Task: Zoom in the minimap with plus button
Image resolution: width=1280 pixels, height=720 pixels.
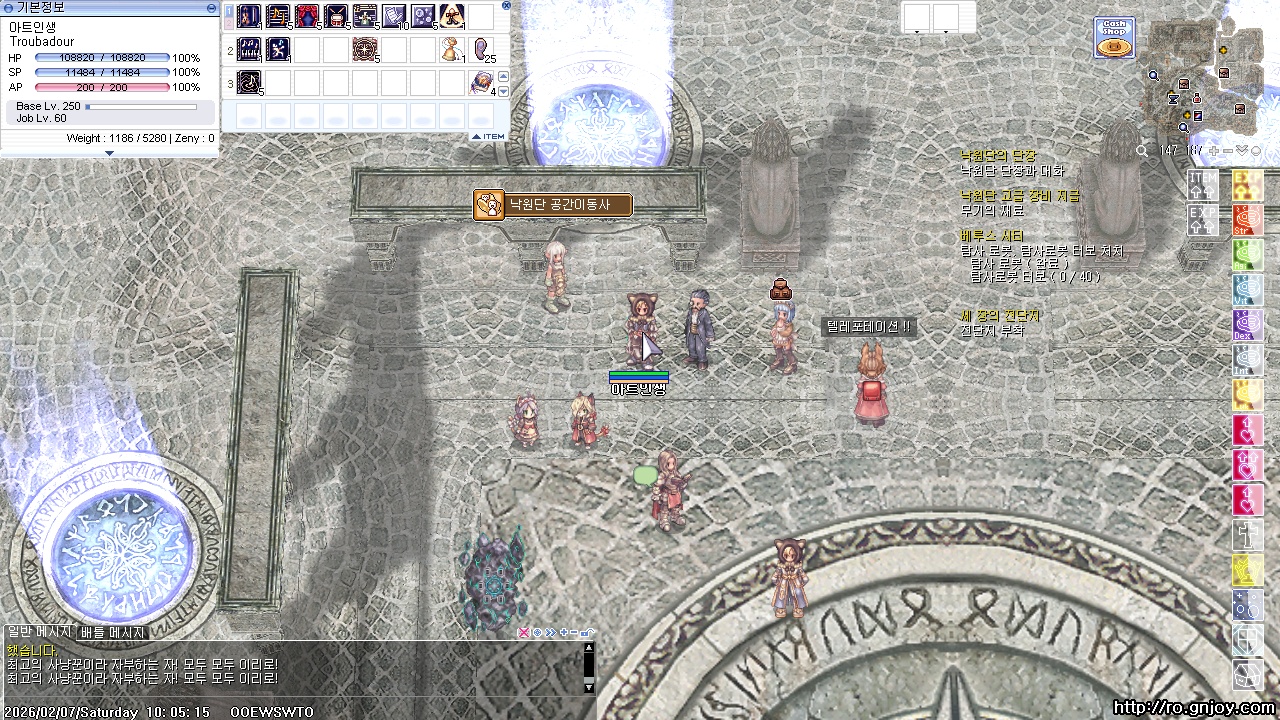Action: click(1213, 150)
